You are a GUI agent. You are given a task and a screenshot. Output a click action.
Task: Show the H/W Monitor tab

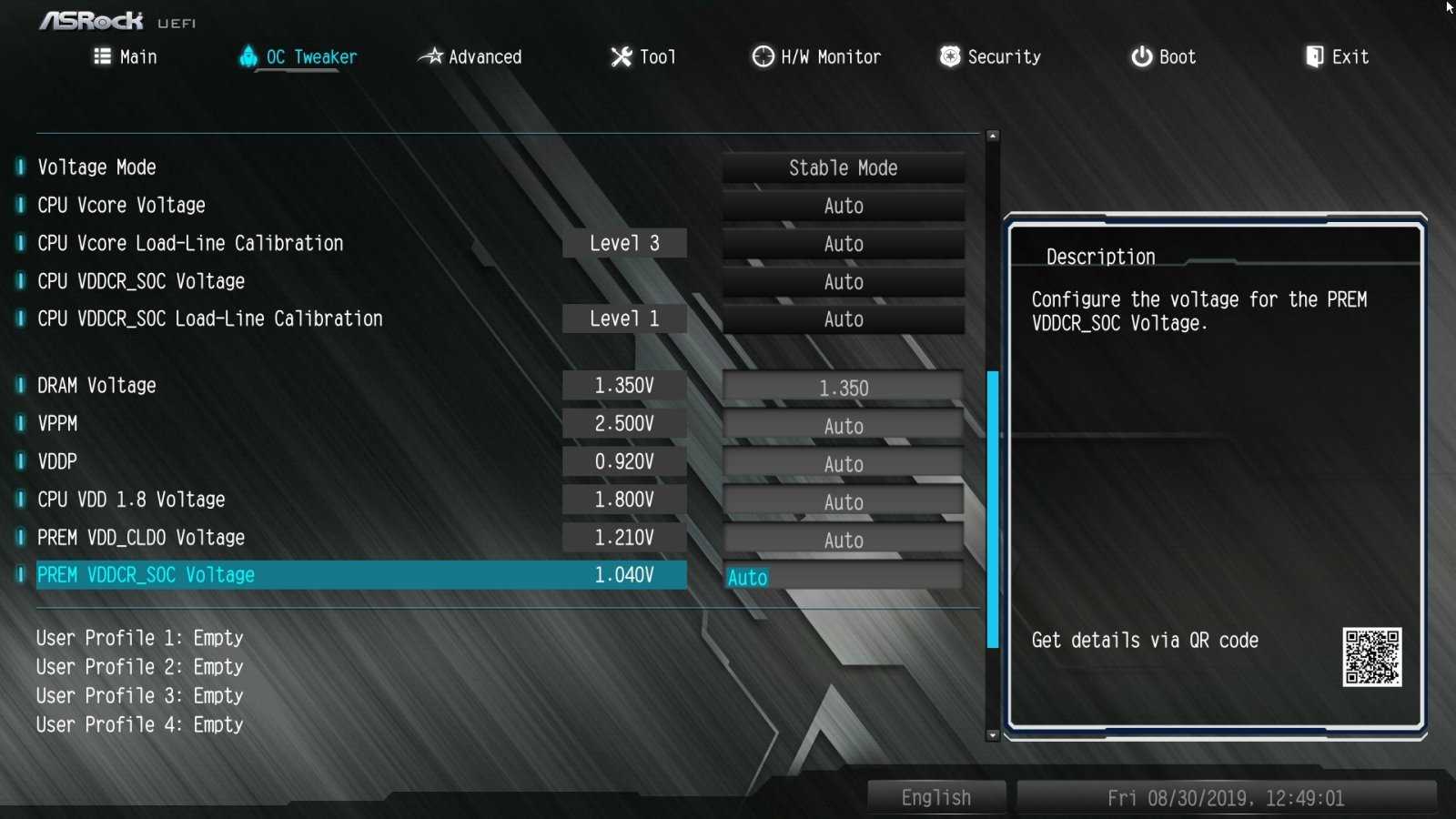pyautogui.click(x=816, y=57)
